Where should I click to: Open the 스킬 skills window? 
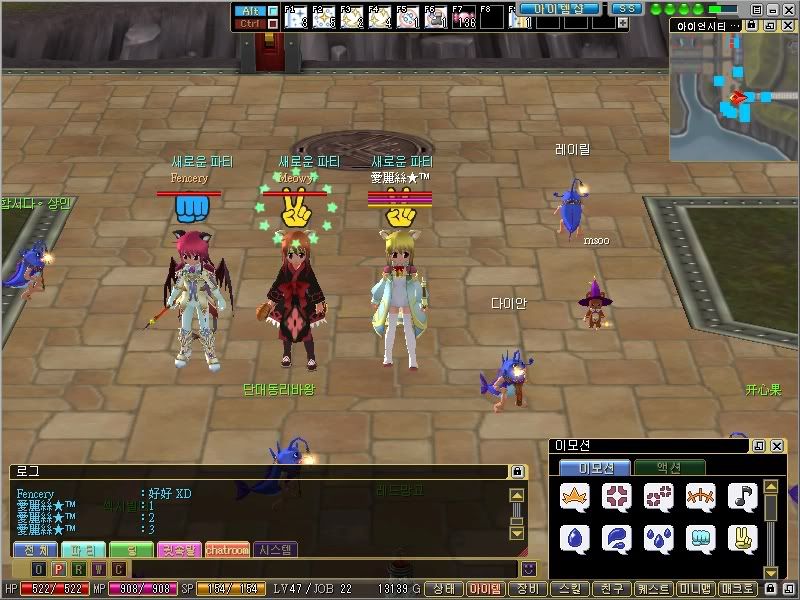click(569, 590)
